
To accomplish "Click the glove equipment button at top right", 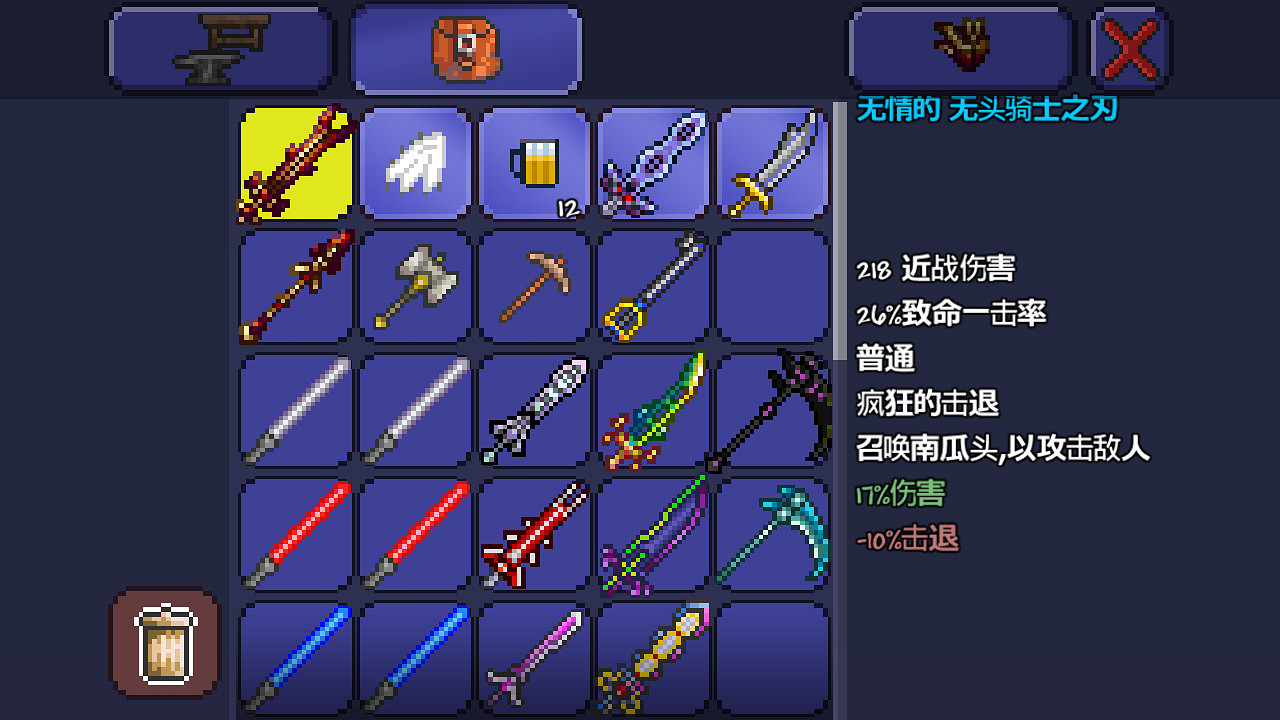I will (958, 47).
